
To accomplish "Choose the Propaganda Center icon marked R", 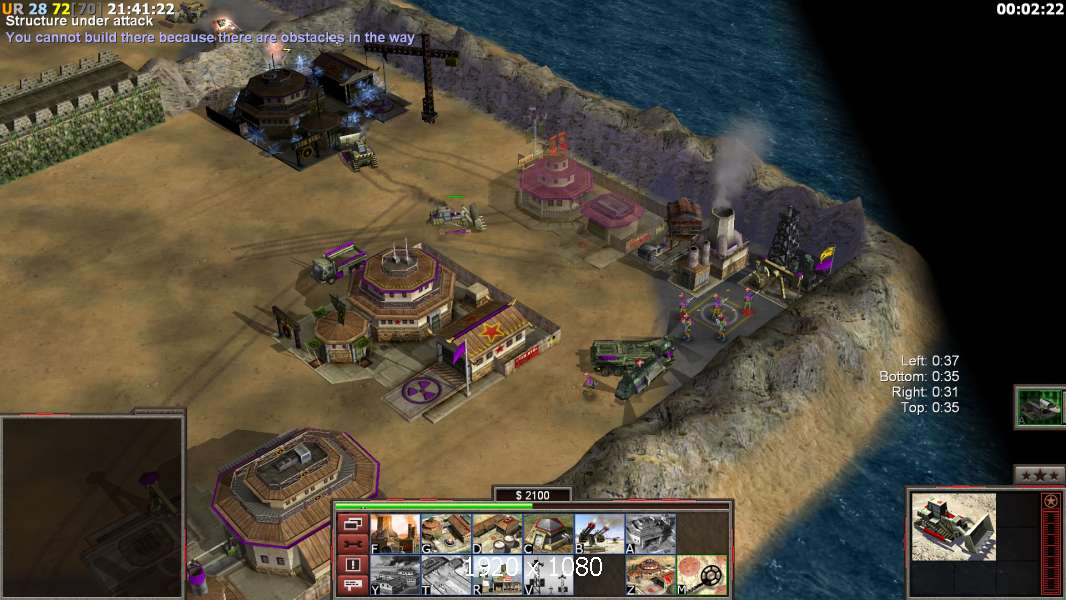I will tap(496, 575).
